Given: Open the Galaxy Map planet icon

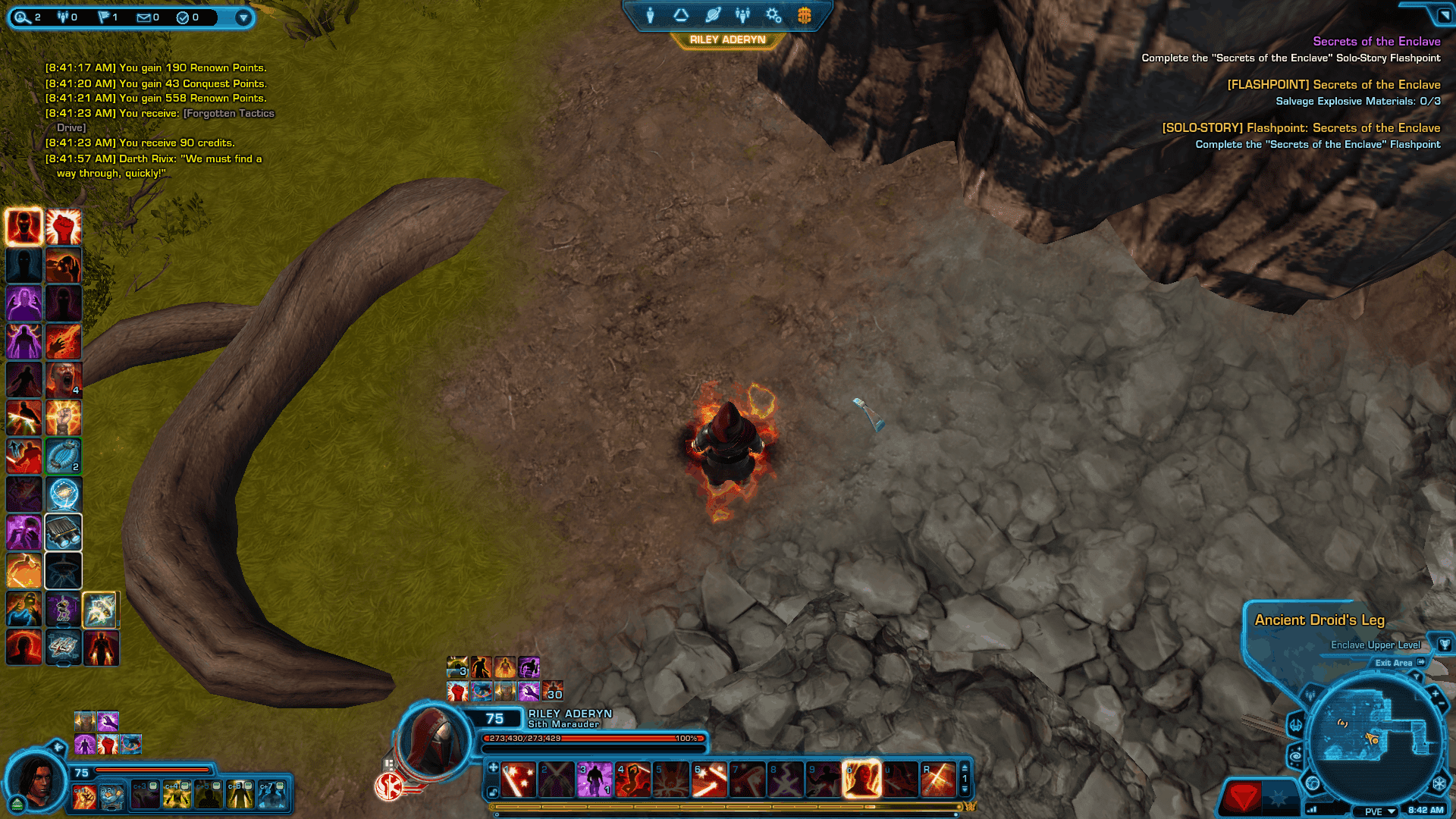Looking at the screenshot, I should click(x=713, y=15).
